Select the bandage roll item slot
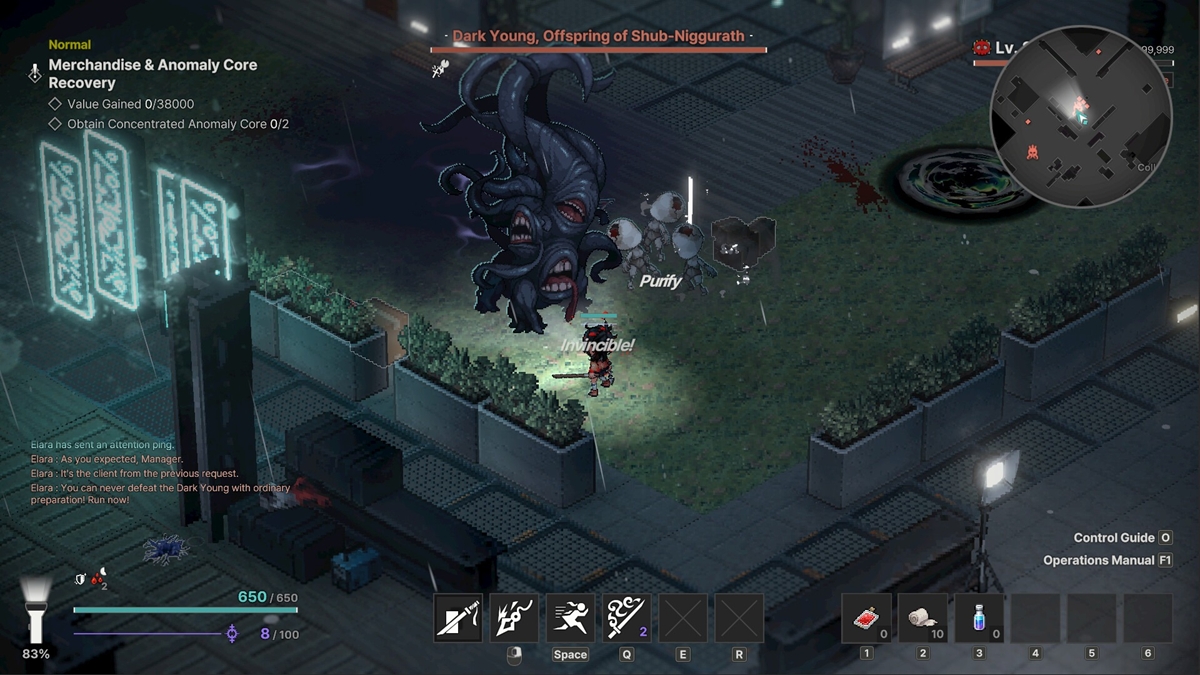The image size is (1200, 675). click(922, 618)
